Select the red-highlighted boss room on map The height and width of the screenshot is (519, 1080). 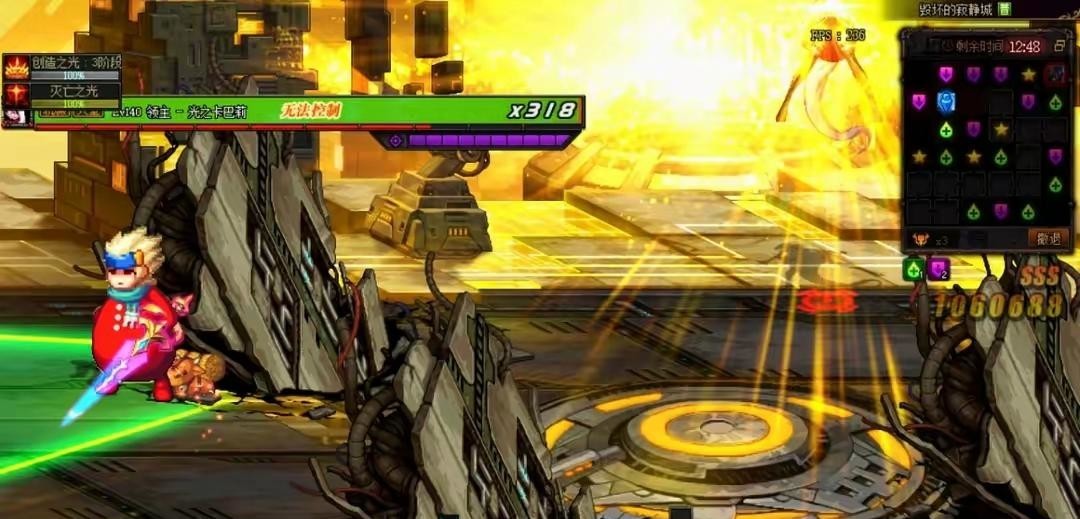tap(1055, 74)
